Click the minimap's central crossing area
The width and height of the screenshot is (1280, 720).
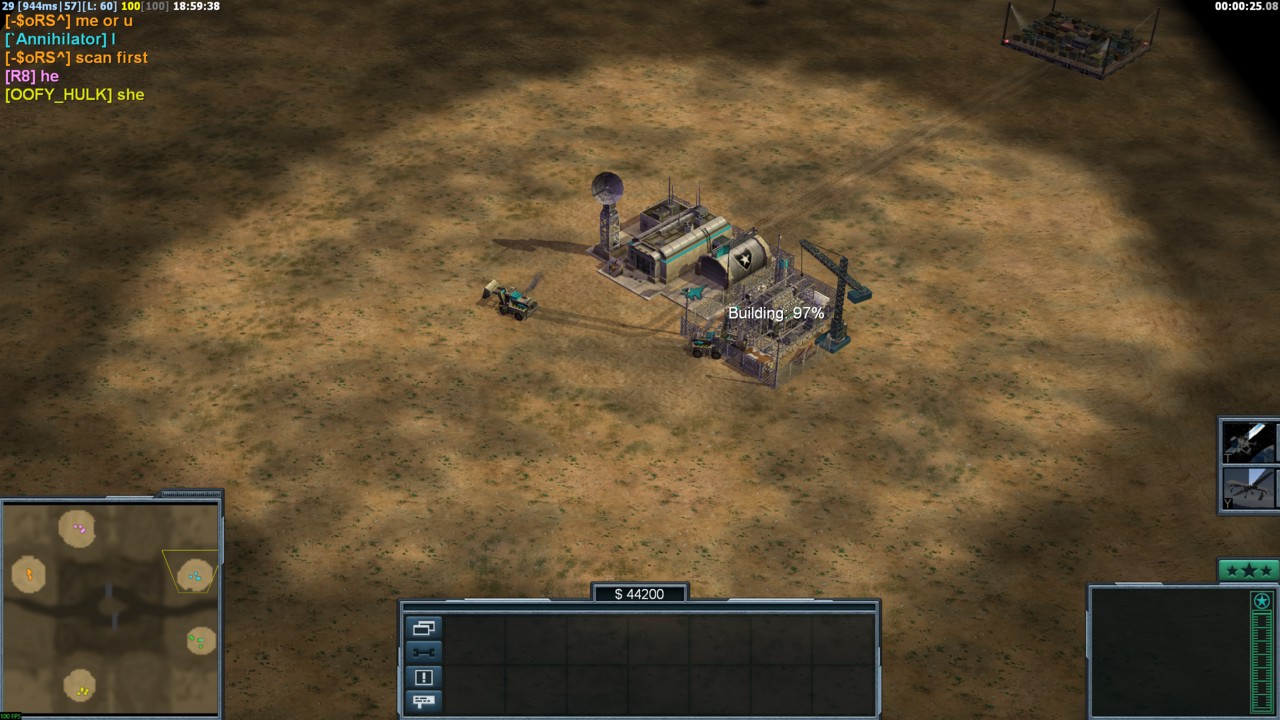coord(110,605)
